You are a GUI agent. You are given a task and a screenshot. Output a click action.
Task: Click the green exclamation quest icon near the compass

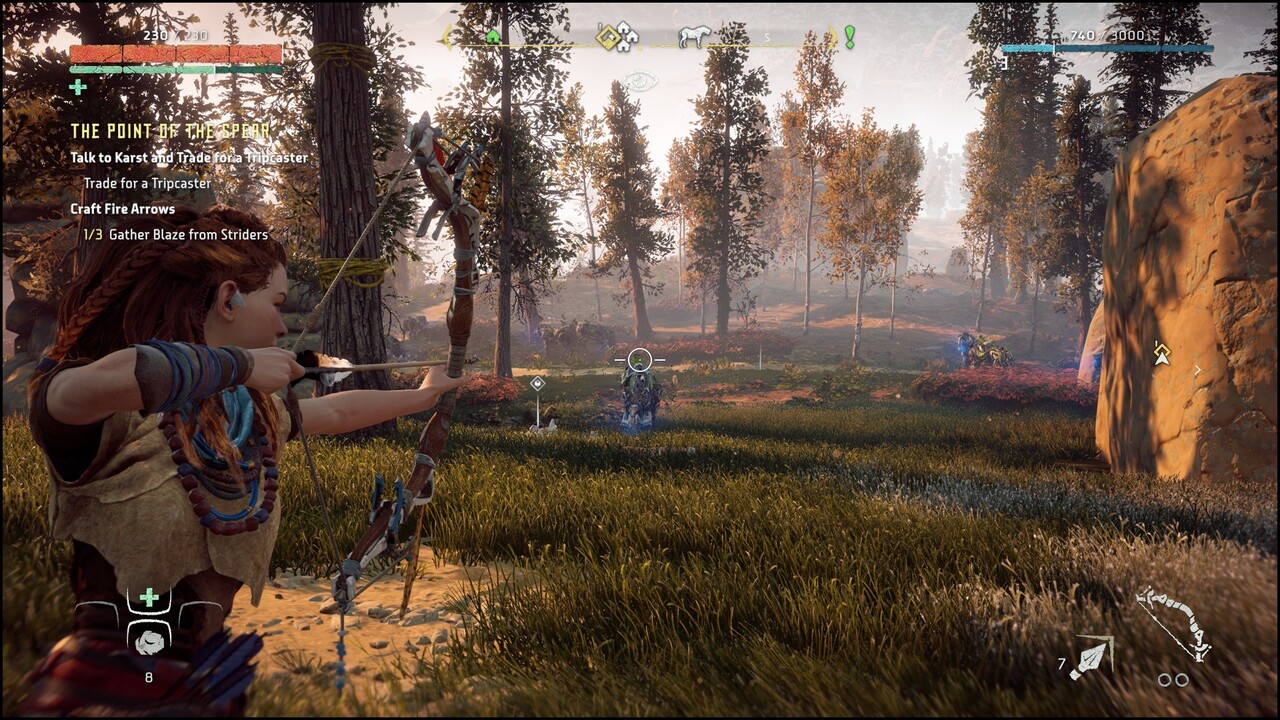coord(848,38)
